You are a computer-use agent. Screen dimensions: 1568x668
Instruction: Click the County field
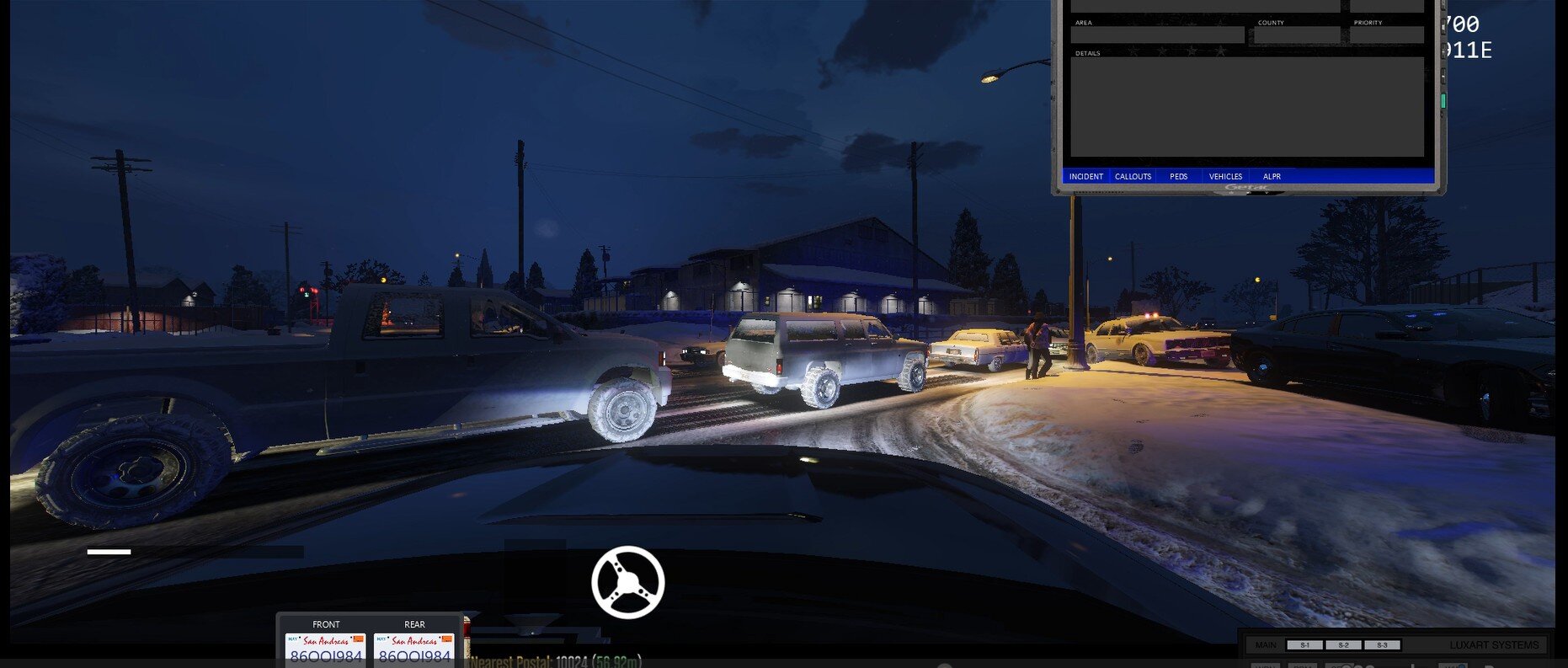click(1297, 35)
